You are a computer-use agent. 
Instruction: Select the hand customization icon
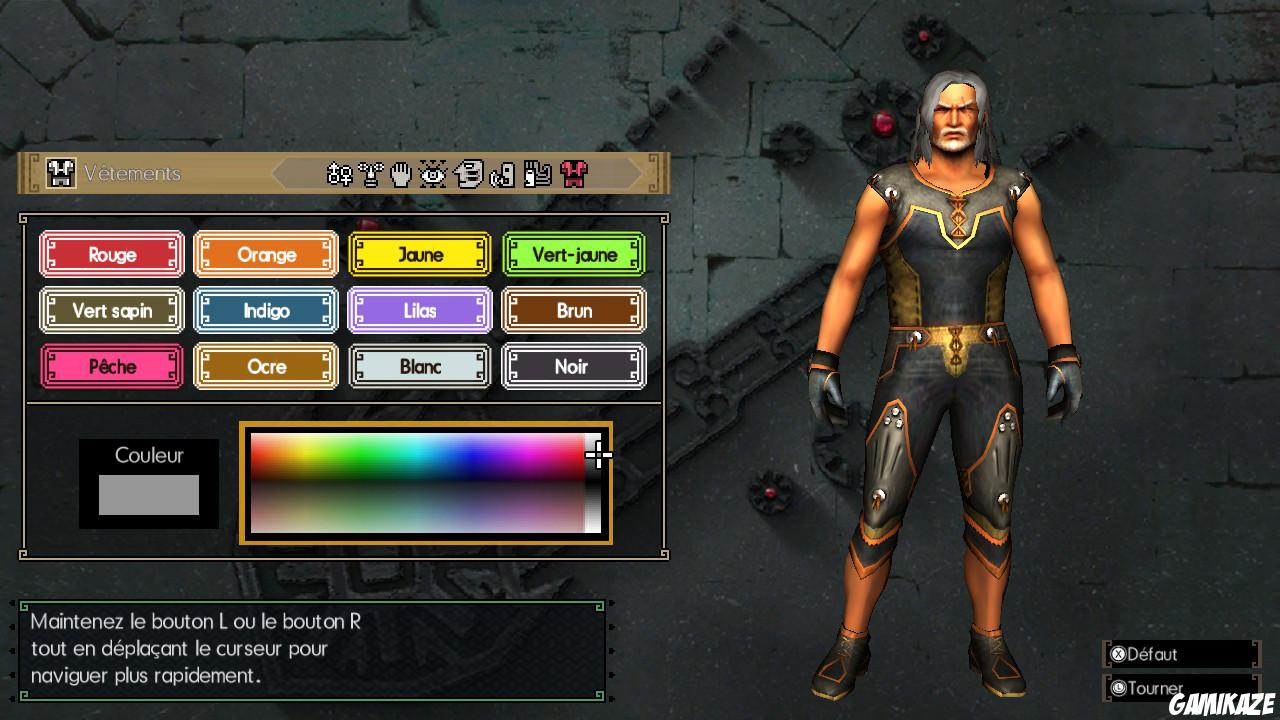click(401, 175)
